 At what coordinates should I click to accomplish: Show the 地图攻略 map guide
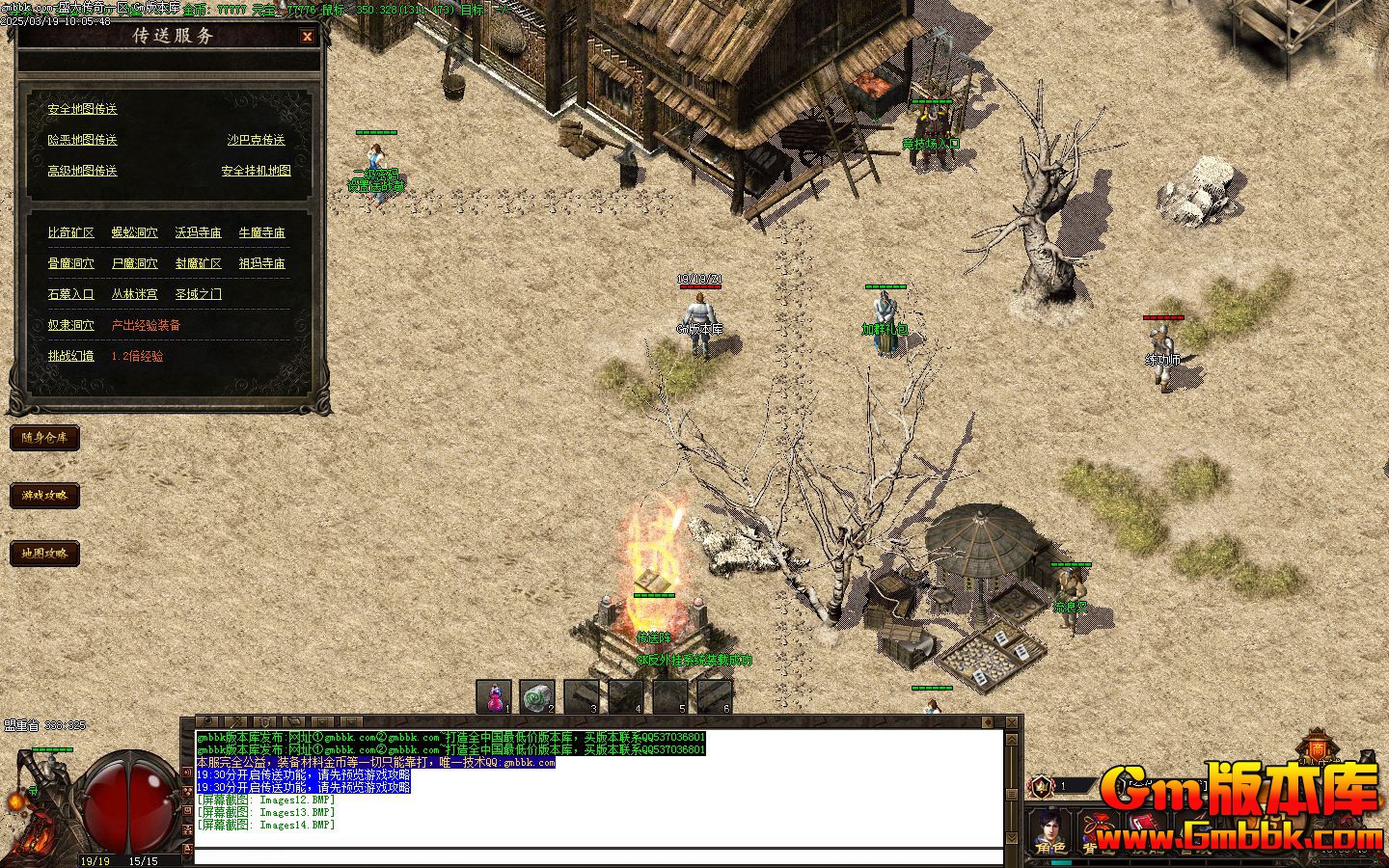tap(44, 554)
